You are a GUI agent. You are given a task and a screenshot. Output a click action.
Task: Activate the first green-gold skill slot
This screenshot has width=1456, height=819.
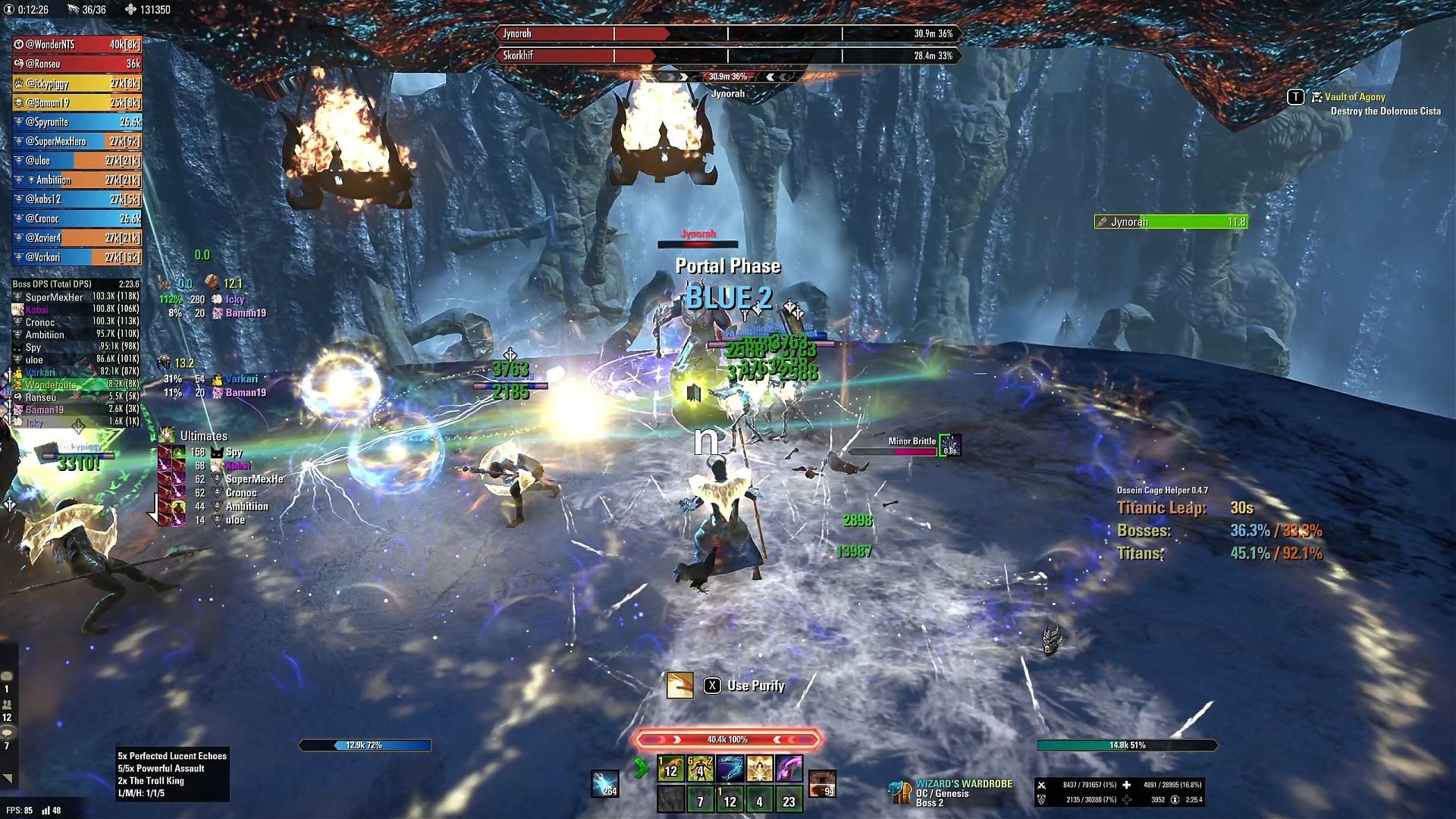click(x=670, y=769)
